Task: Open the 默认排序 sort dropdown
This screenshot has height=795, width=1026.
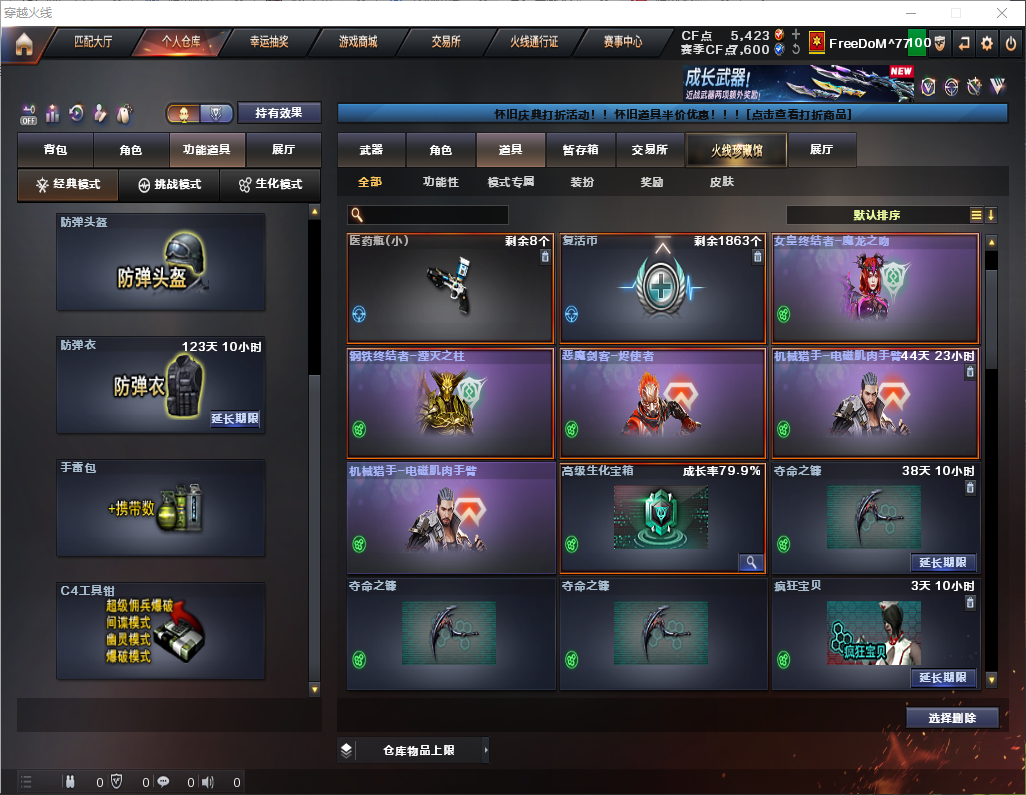Action: pos(876,215)
